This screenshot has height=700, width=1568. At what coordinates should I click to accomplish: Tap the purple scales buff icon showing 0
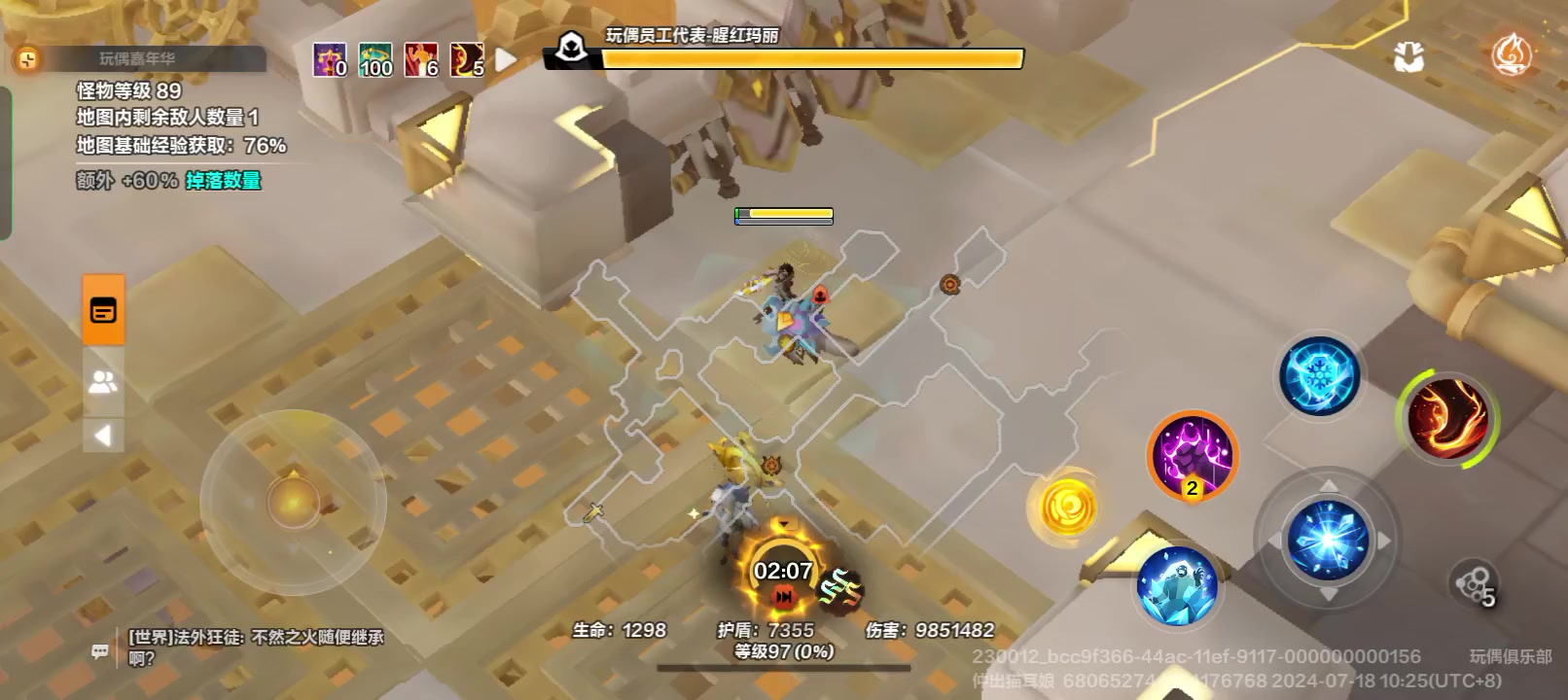coord(329,60)
